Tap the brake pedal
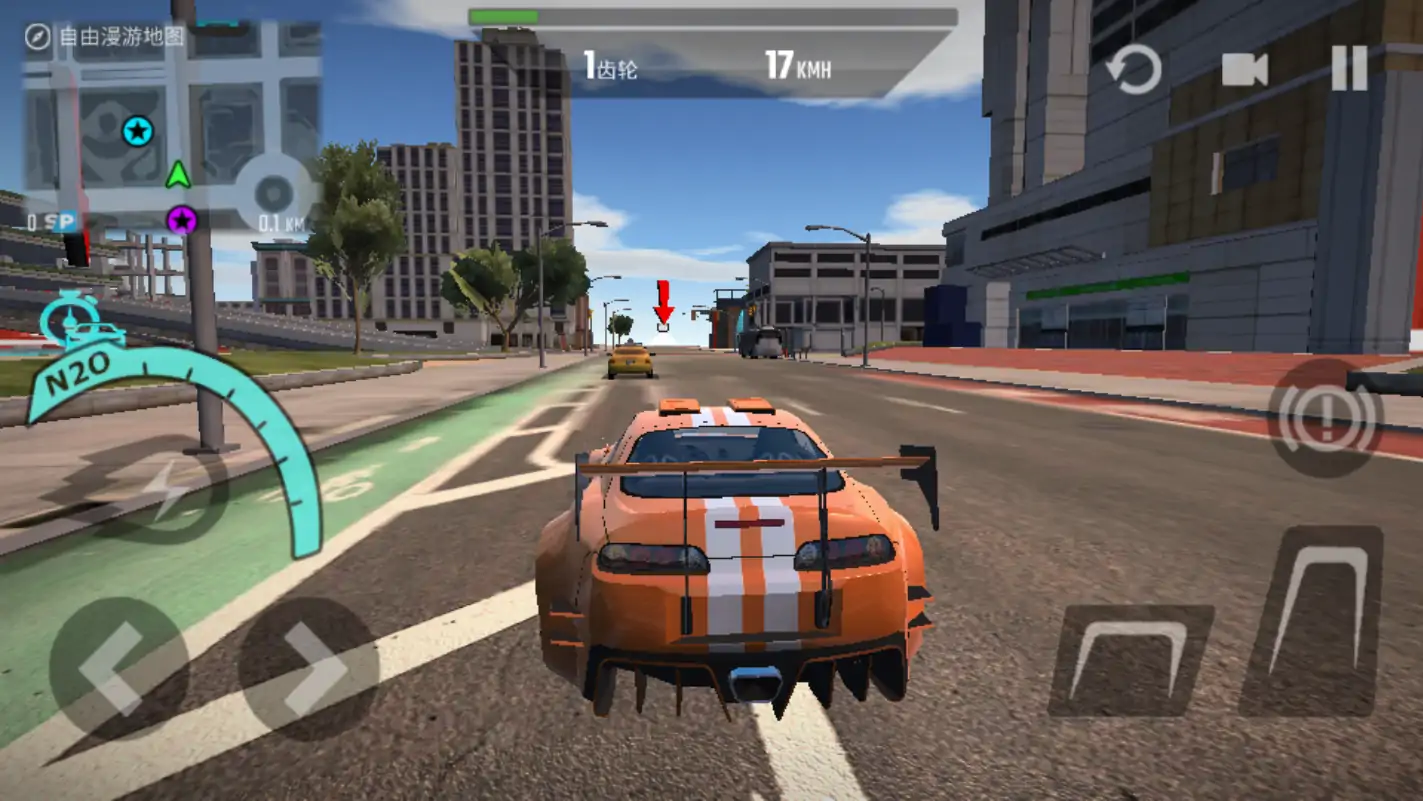The height and width of the screenshot is (801, 1423). coord(1130,660)
